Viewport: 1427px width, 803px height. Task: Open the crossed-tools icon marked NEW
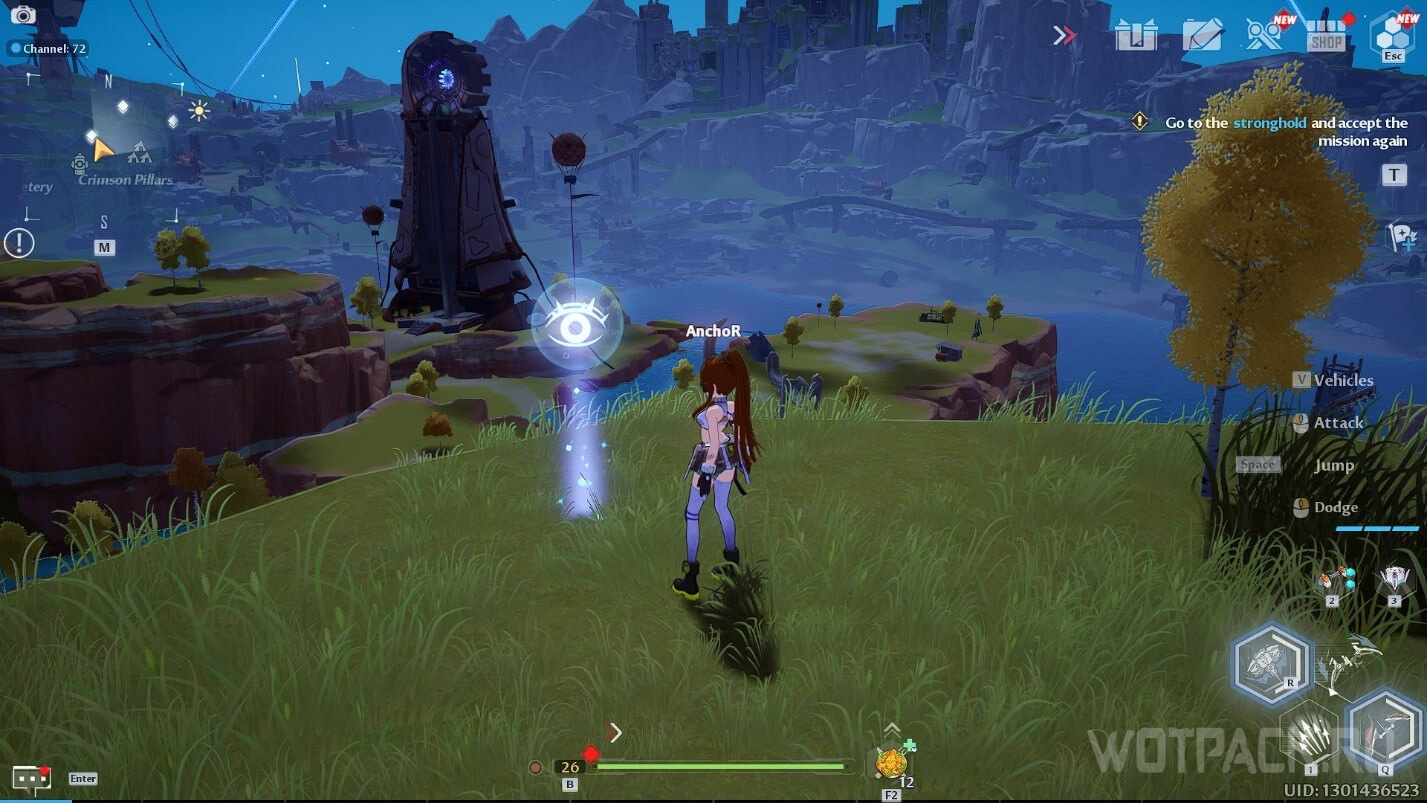pos(1264,34)
